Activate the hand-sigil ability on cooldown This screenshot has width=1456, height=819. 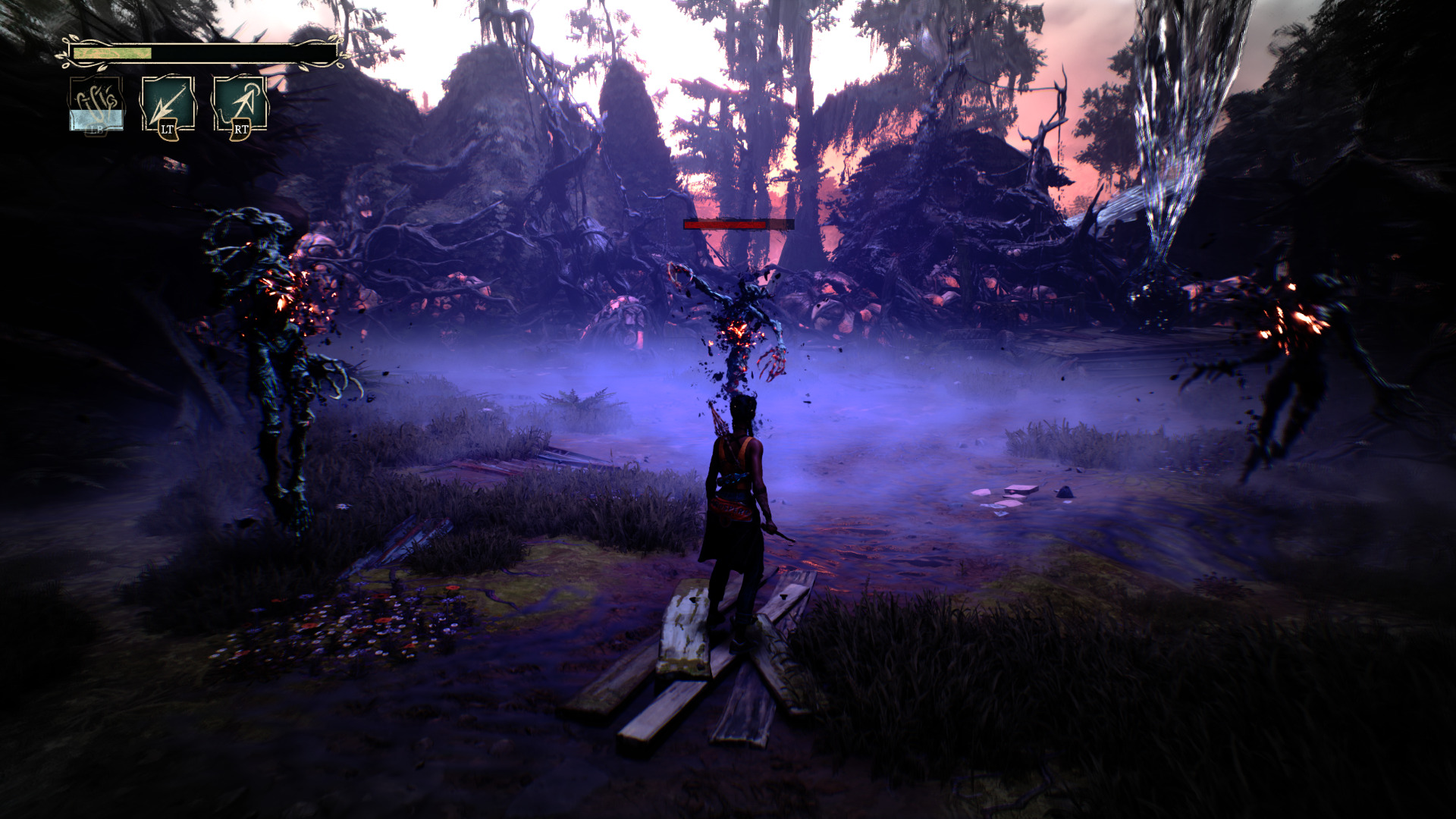pyautogui.click(x=96, y=104)
